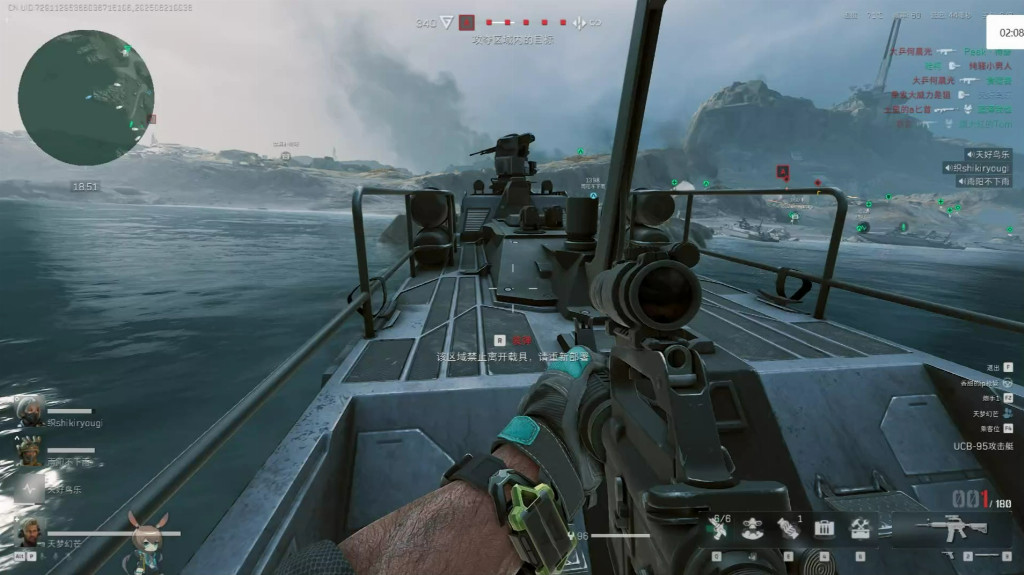
Task: Activate the gas mask gadget icon
Action: point(751,528)
